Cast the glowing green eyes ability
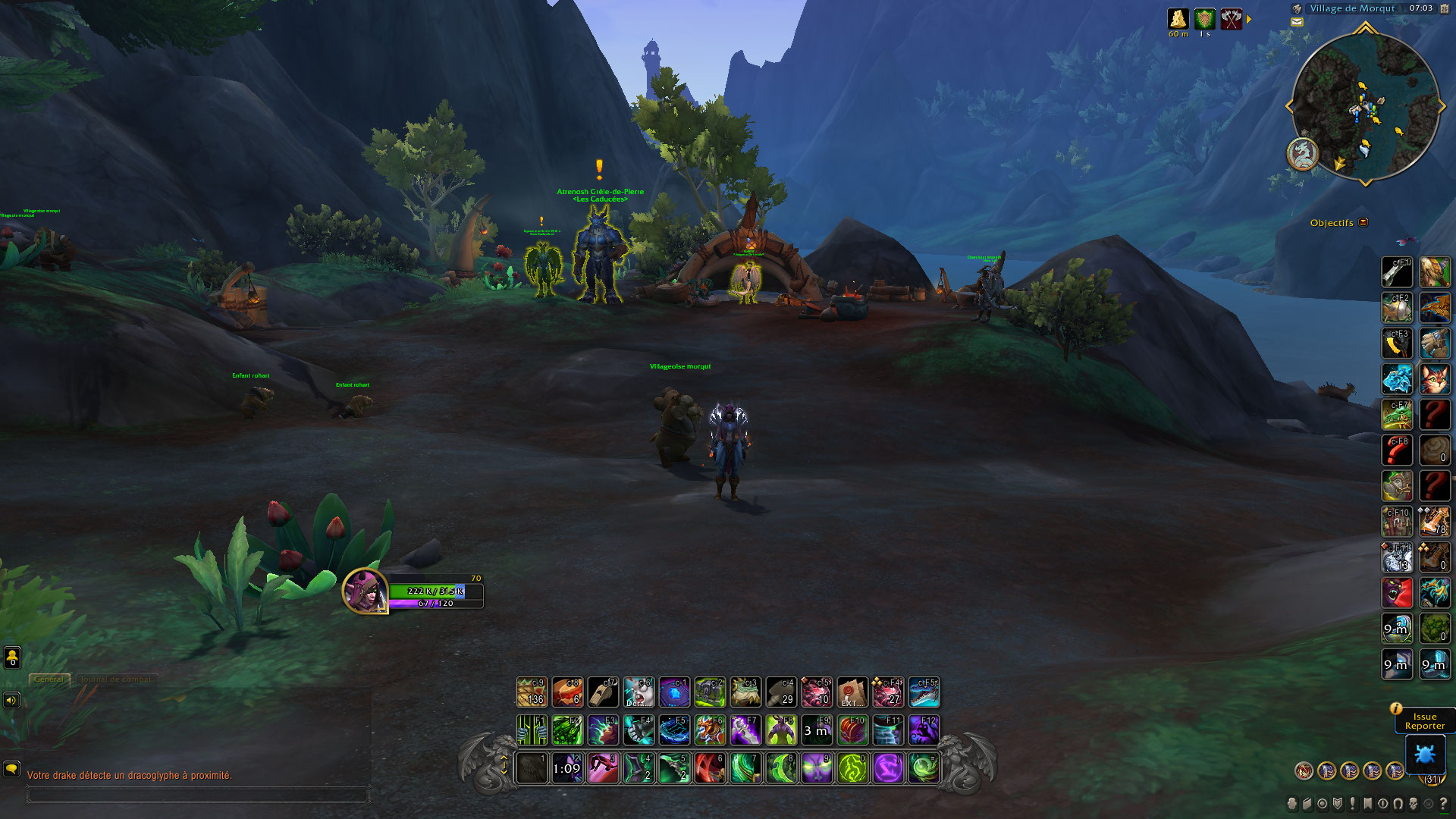 [817, 768]
